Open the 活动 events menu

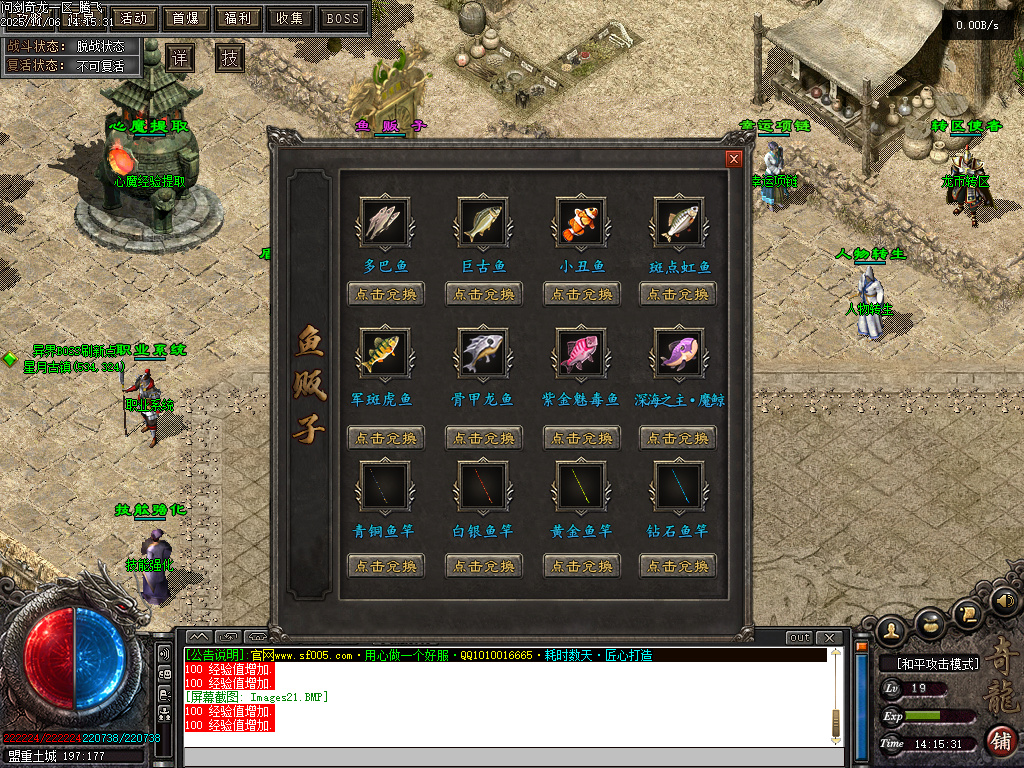[x=133, y=18]
